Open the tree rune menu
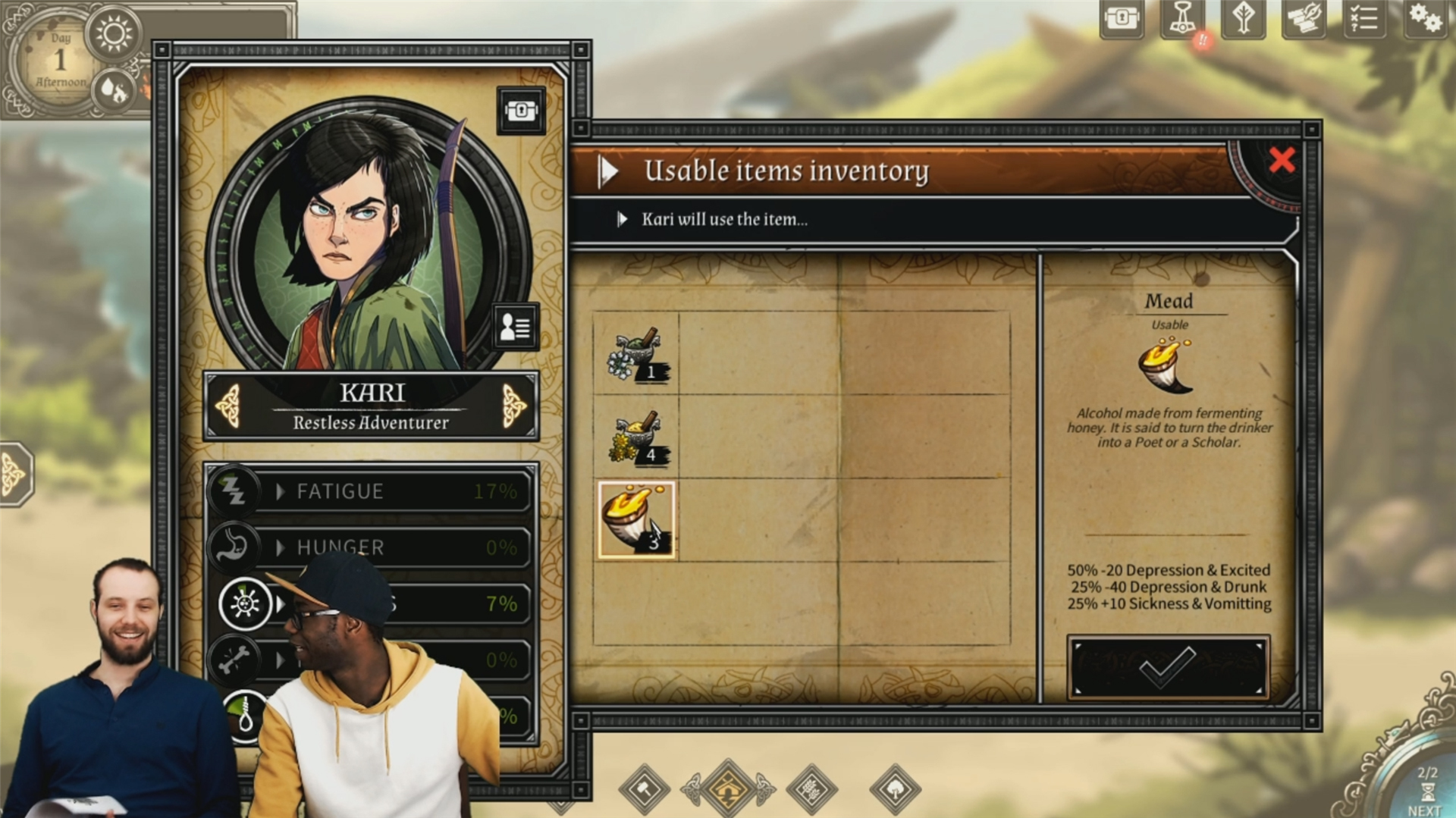1456x818 pixels. point(1243,18)
